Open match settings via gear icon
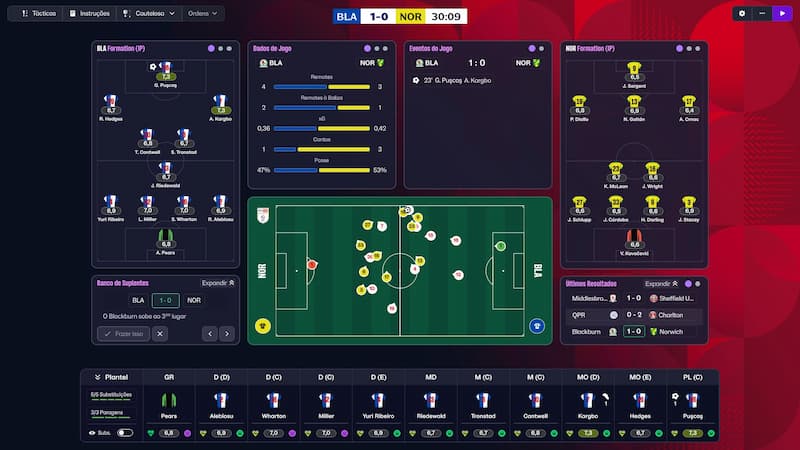The image size is (800, 450). [741, 14]
